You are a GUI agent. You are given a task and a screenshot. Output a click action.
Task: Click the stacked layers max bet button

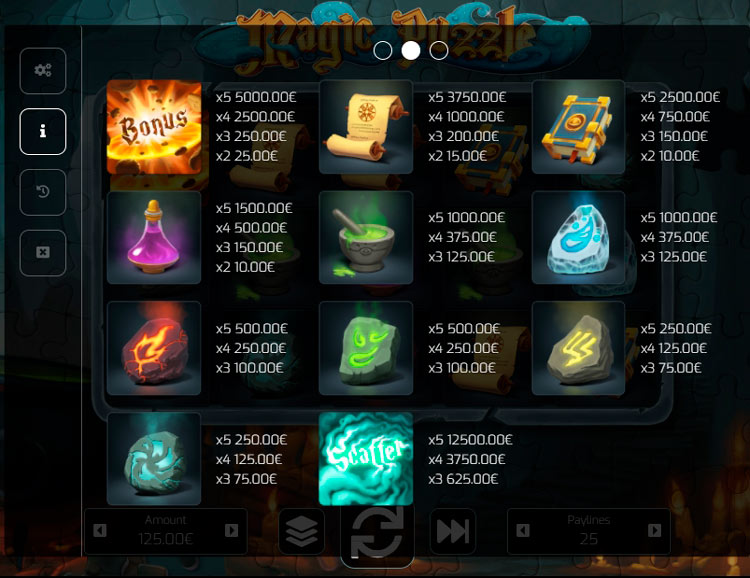301,532
